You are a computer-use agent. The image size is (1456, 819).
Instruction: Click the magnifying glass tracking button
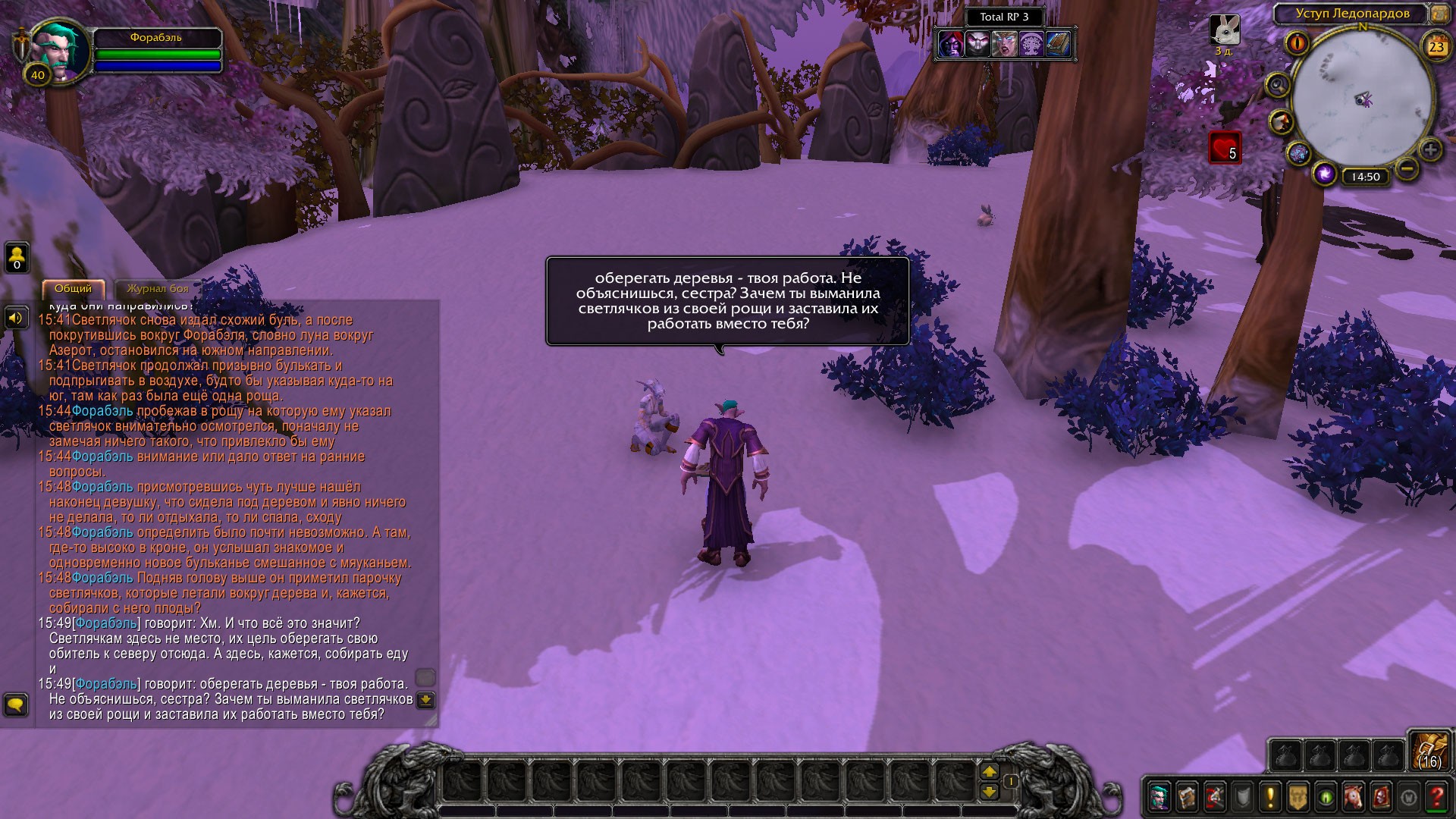point(1278,85)
